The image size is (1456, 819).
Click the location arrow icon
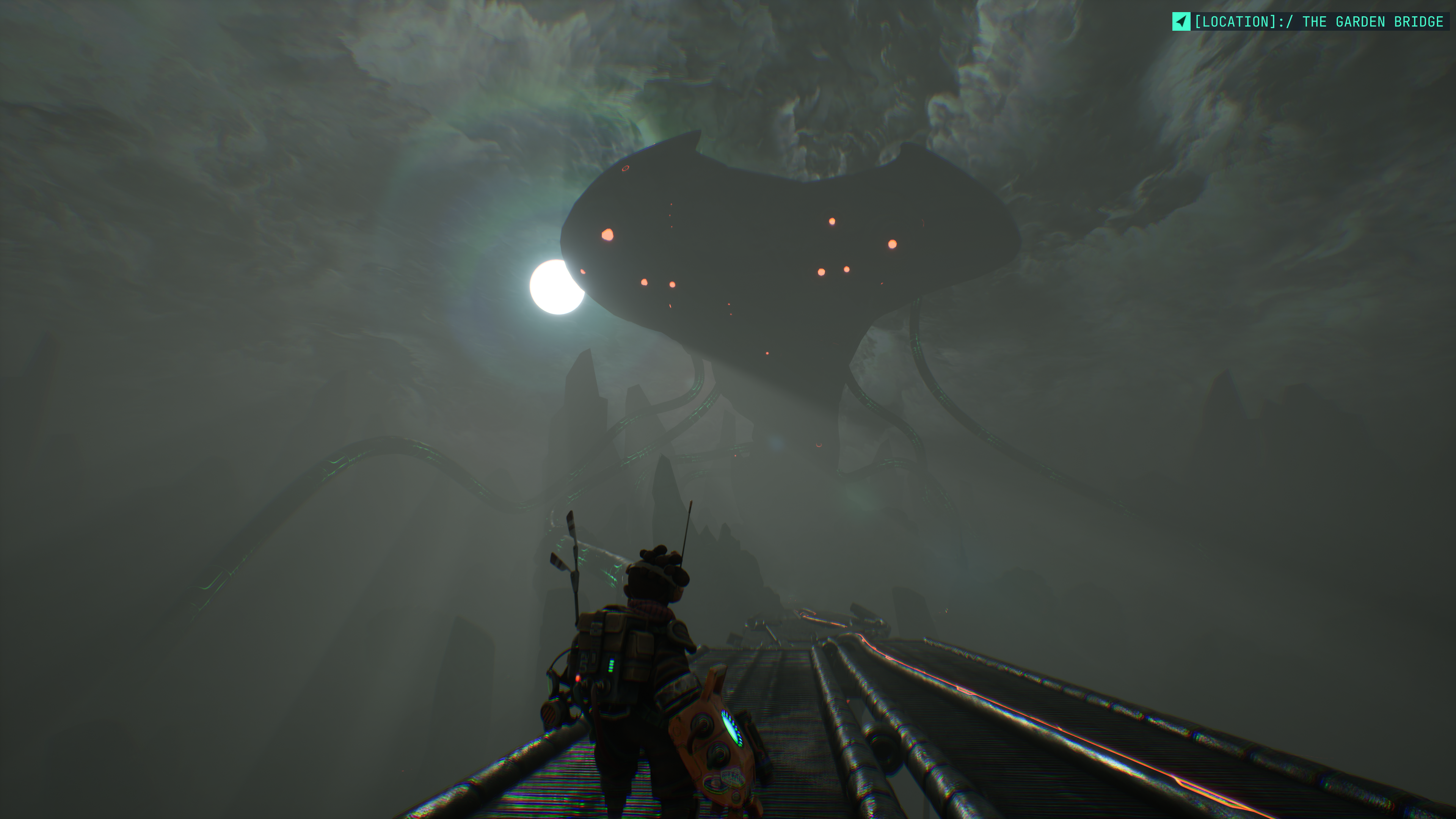tap(1181, 22)
